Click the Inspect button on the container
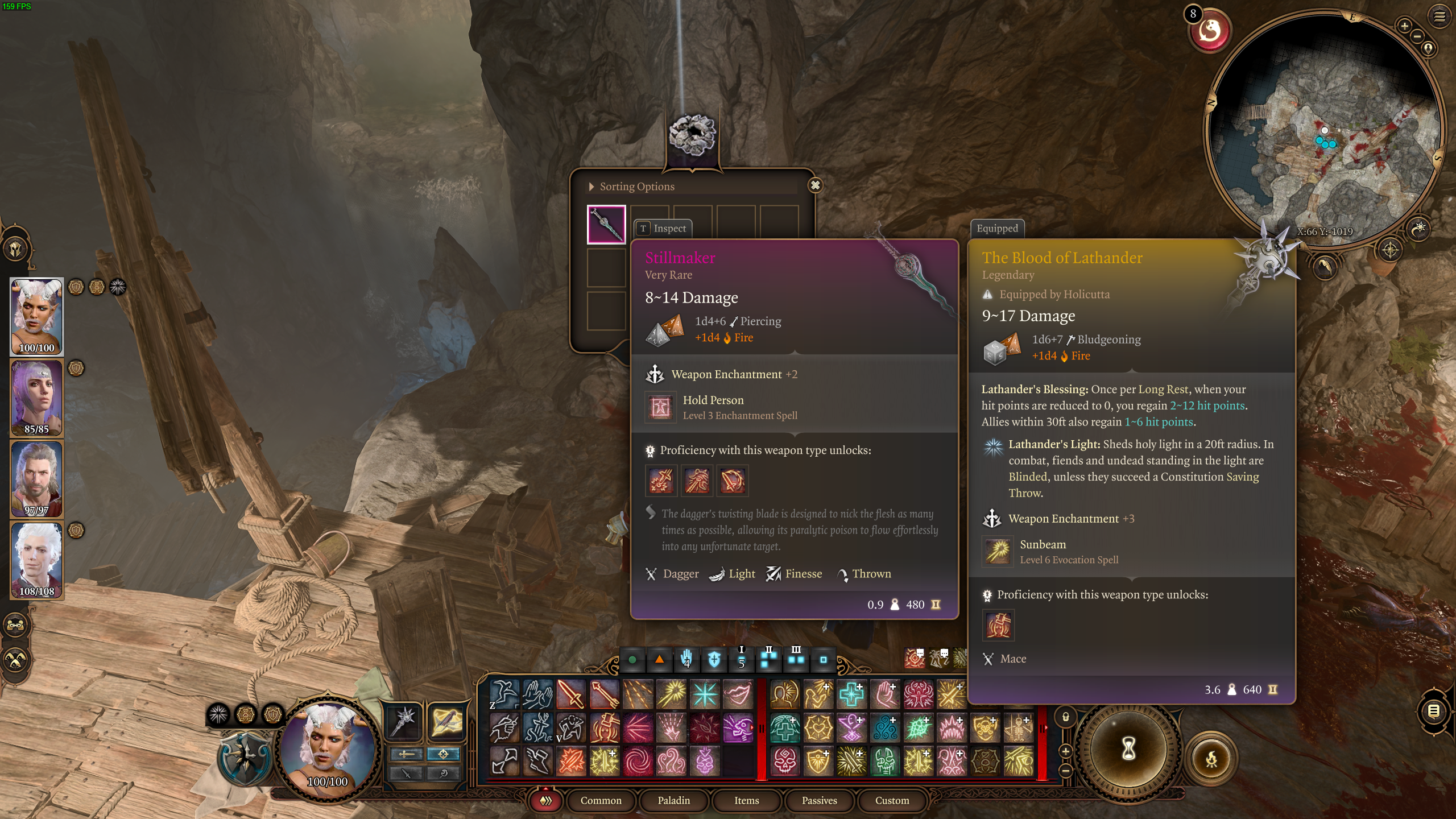Viewport: 1456px width, 819px height. pos(663,229)
